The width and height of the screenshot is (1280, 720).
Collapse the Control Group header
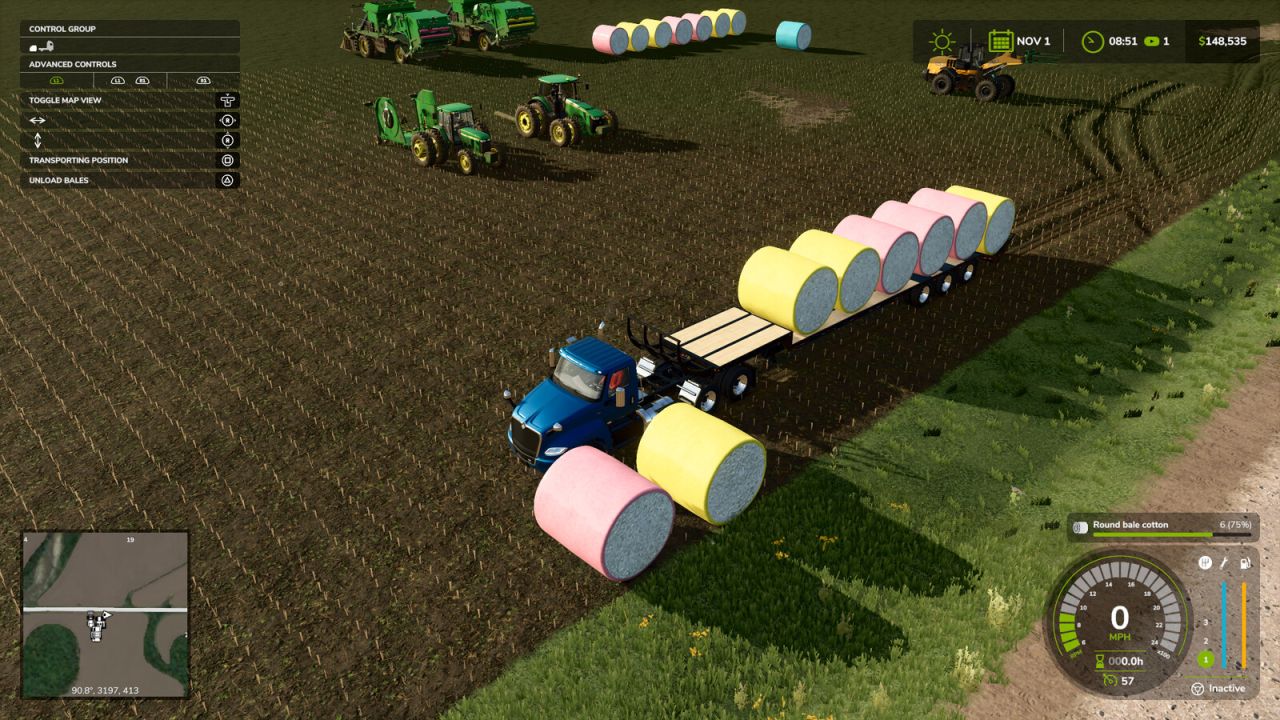click(62, 29)
